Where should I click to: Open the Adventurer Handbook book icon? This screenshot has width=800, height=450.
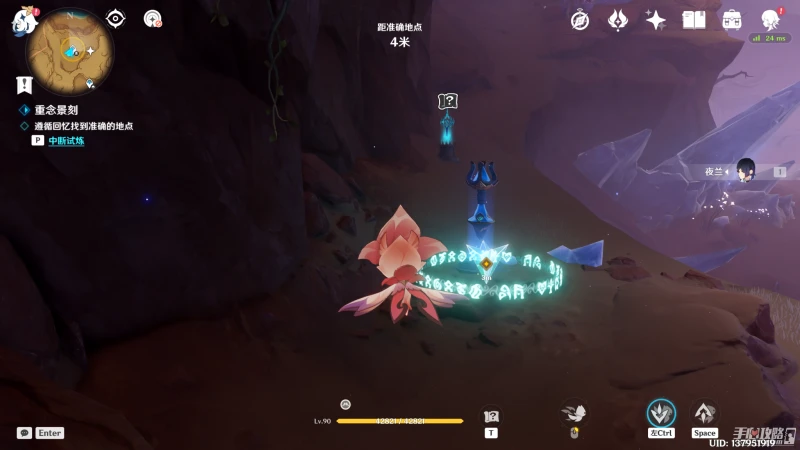[x=694, y=20]
